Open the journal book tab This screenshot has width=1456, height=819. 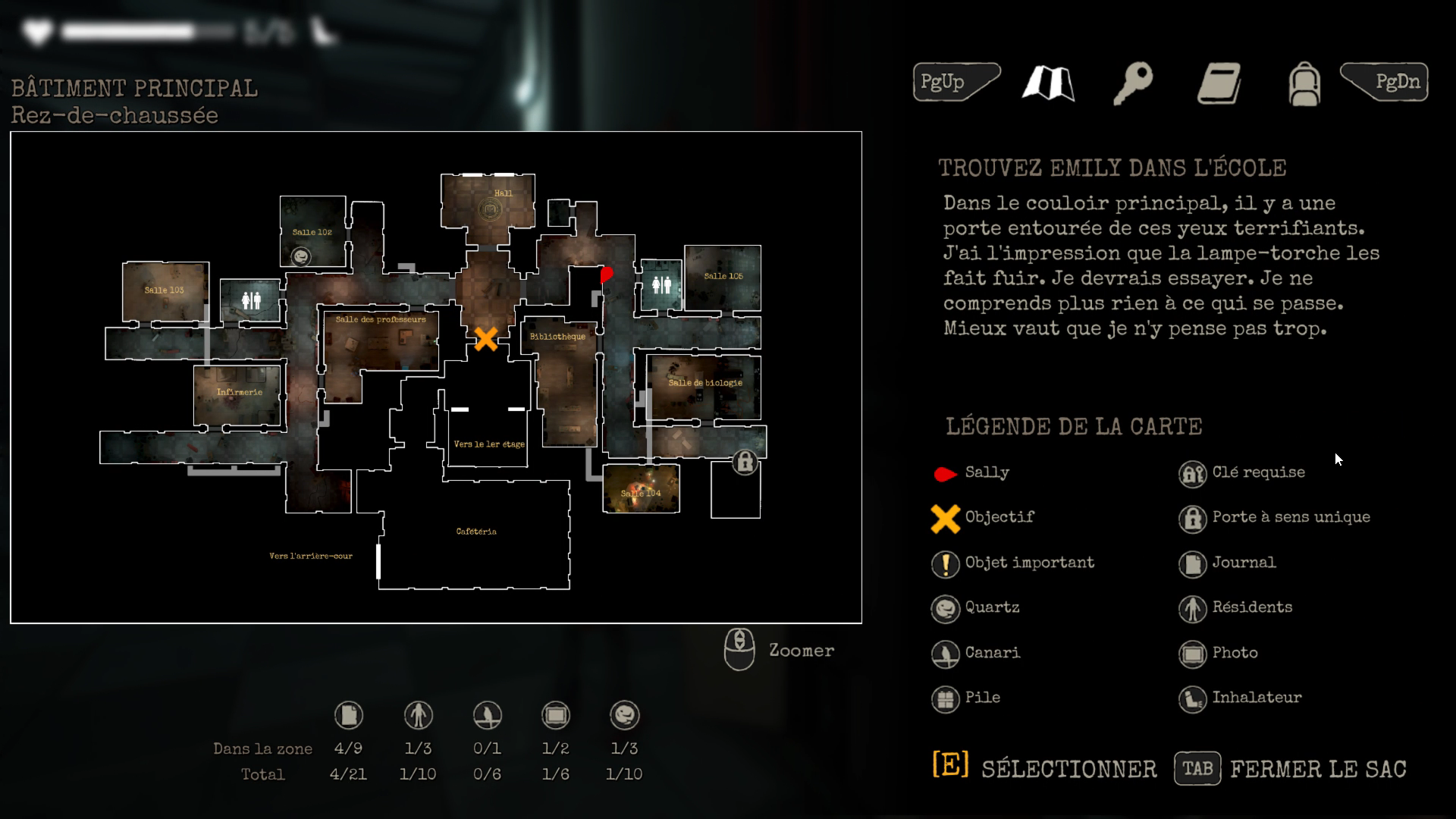(1219, 83)
